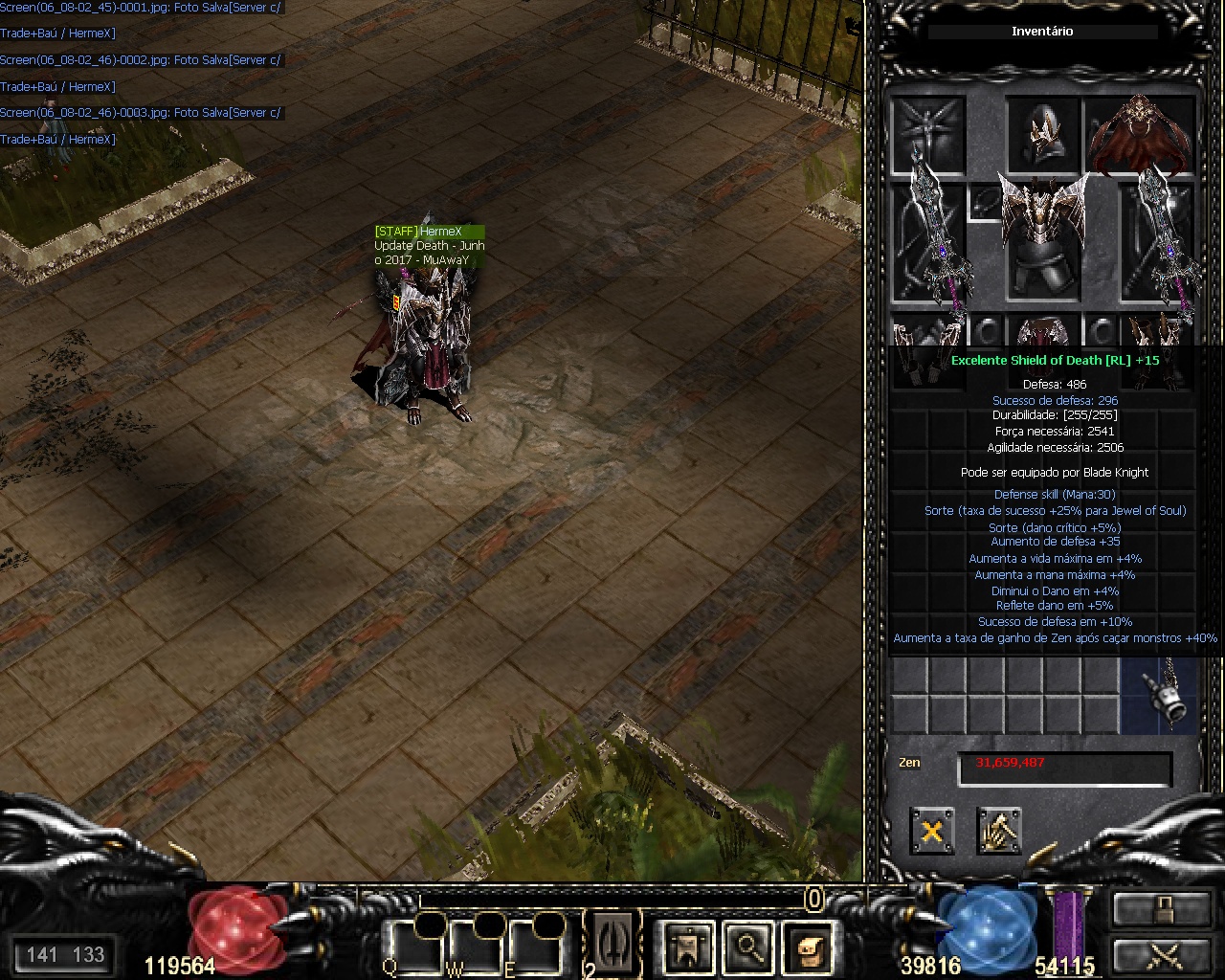Open the banner icon menu button

click(x=687, y=948)
